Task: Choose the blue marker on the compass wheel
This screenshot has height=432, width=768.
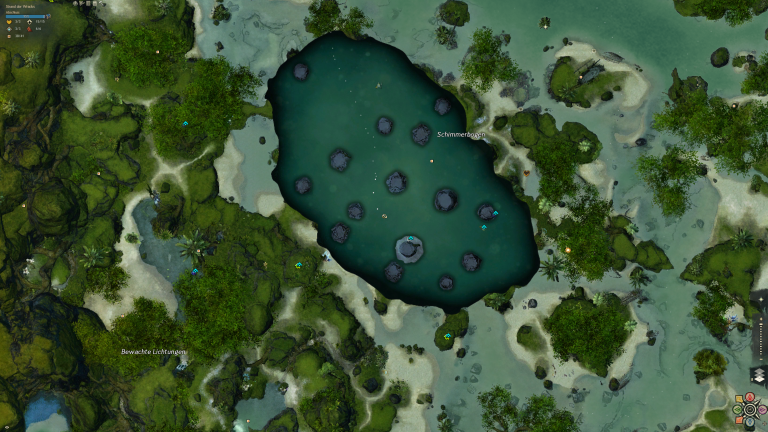Action: pos(750,421)
